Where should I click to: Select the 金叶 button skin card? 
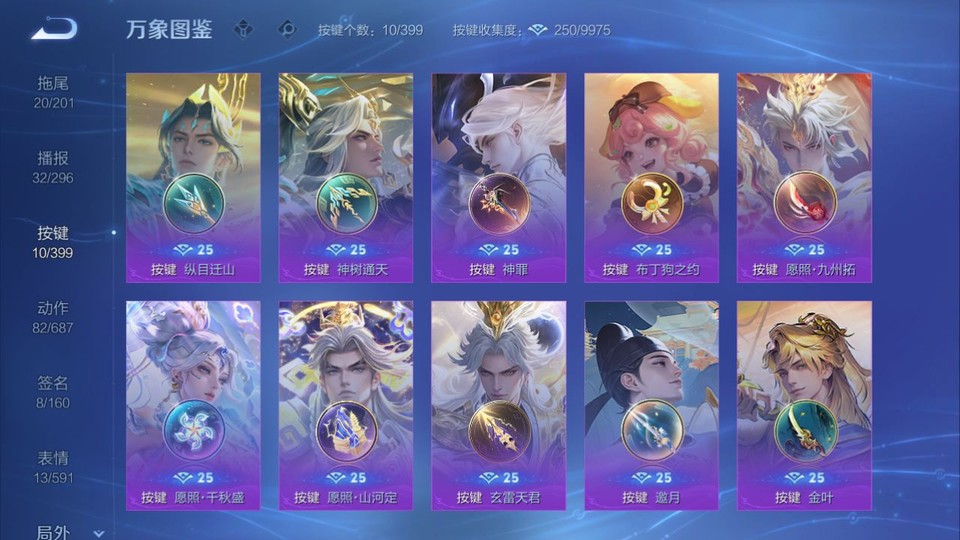point(804,405)
